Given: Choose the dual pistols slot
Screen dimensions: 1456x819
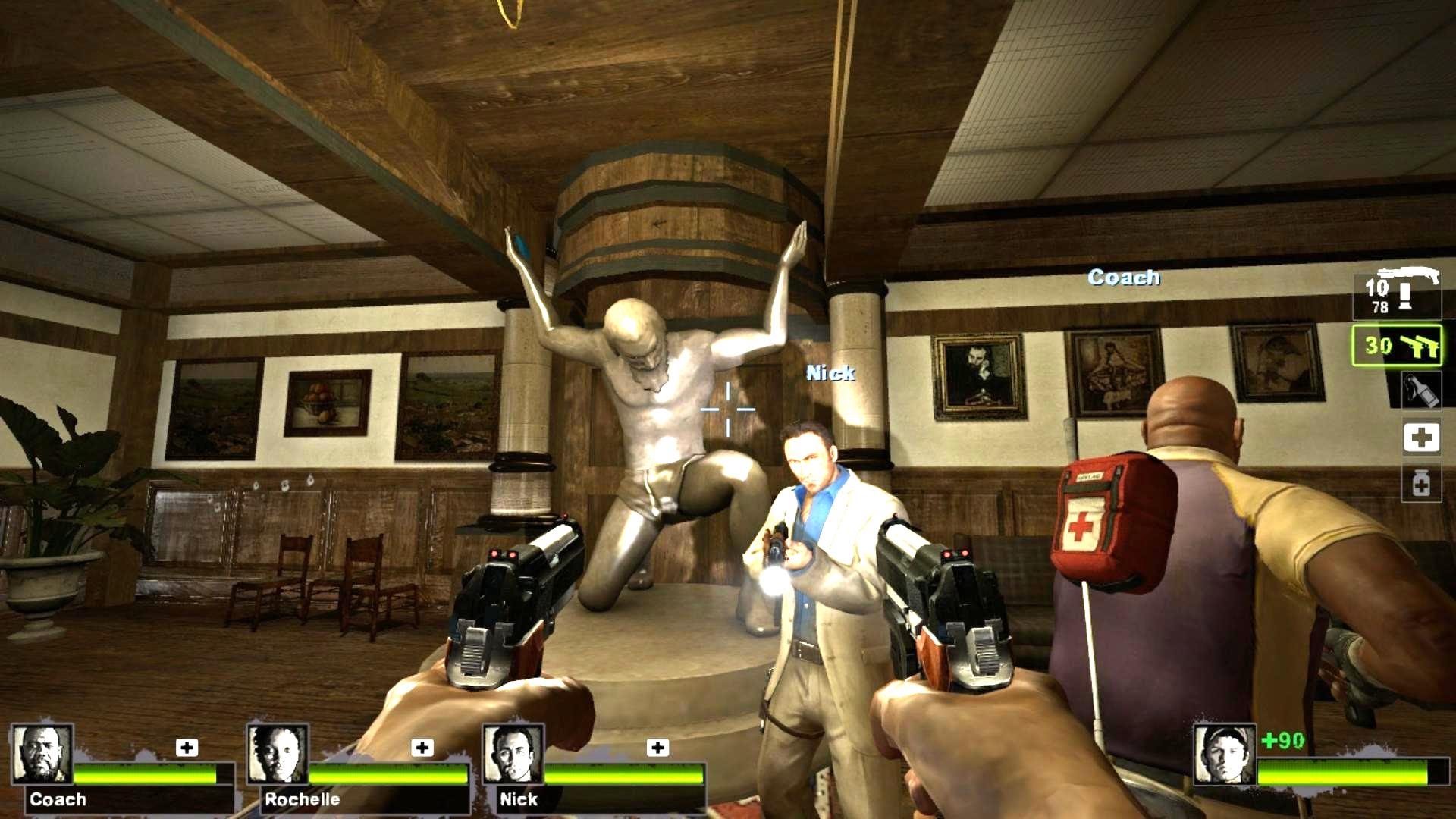Looking at the screenshot, I should pos(1397,346).
